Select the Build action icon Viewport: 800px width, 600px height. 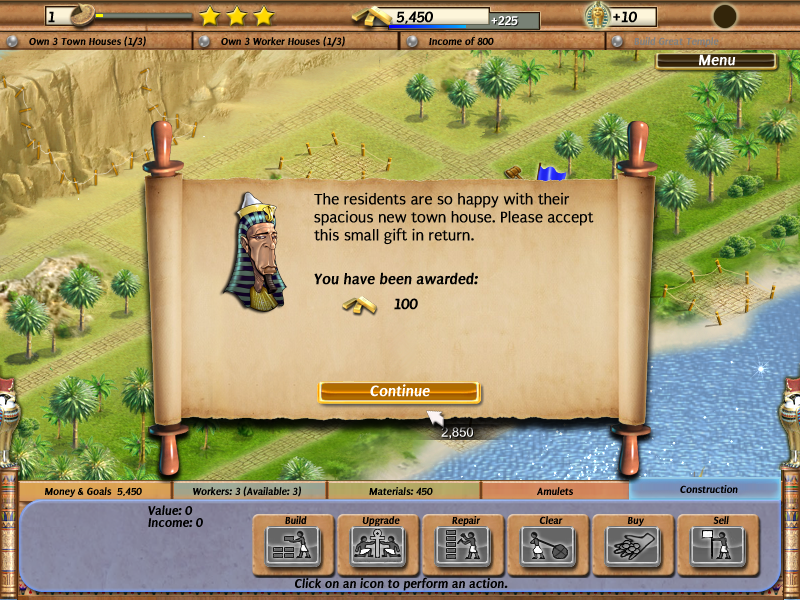point(295,543)
